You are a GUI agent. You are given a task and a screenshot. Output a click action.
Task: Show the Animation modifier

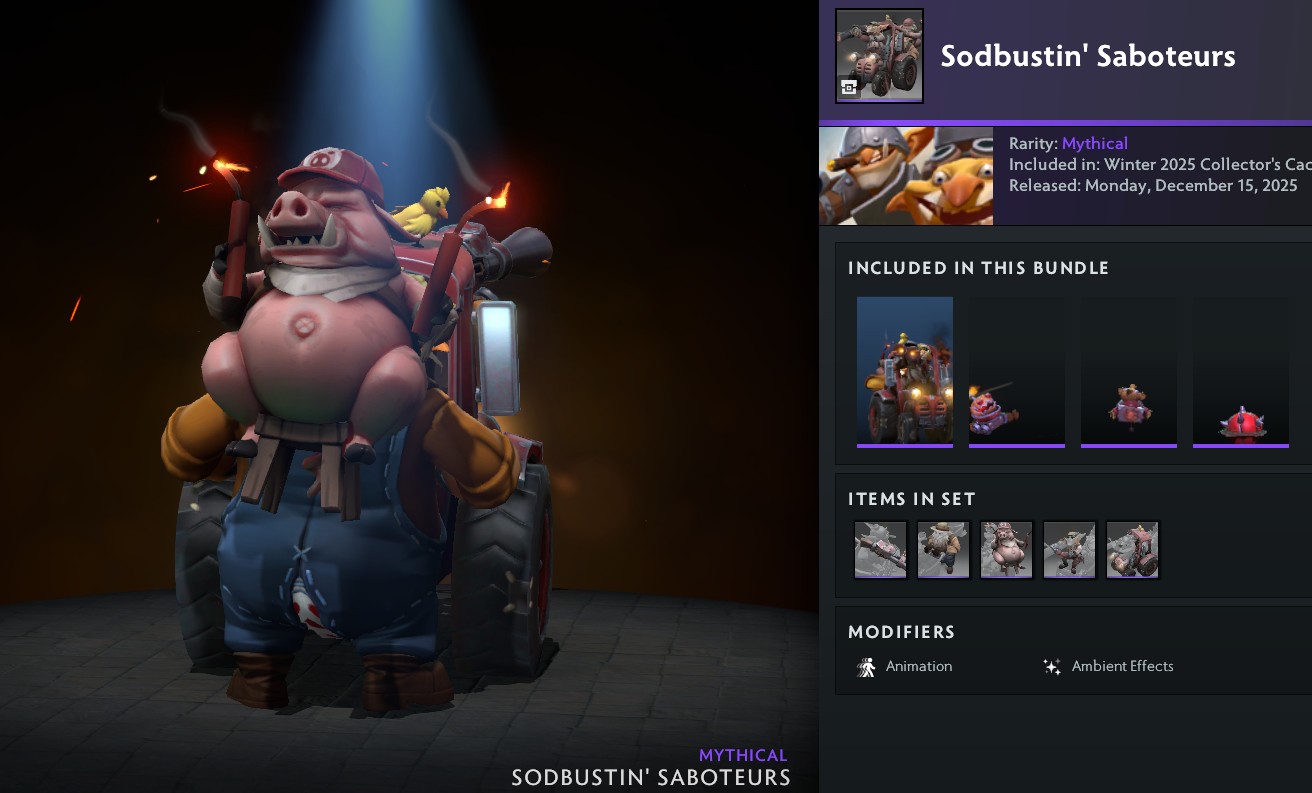[905, 667]
